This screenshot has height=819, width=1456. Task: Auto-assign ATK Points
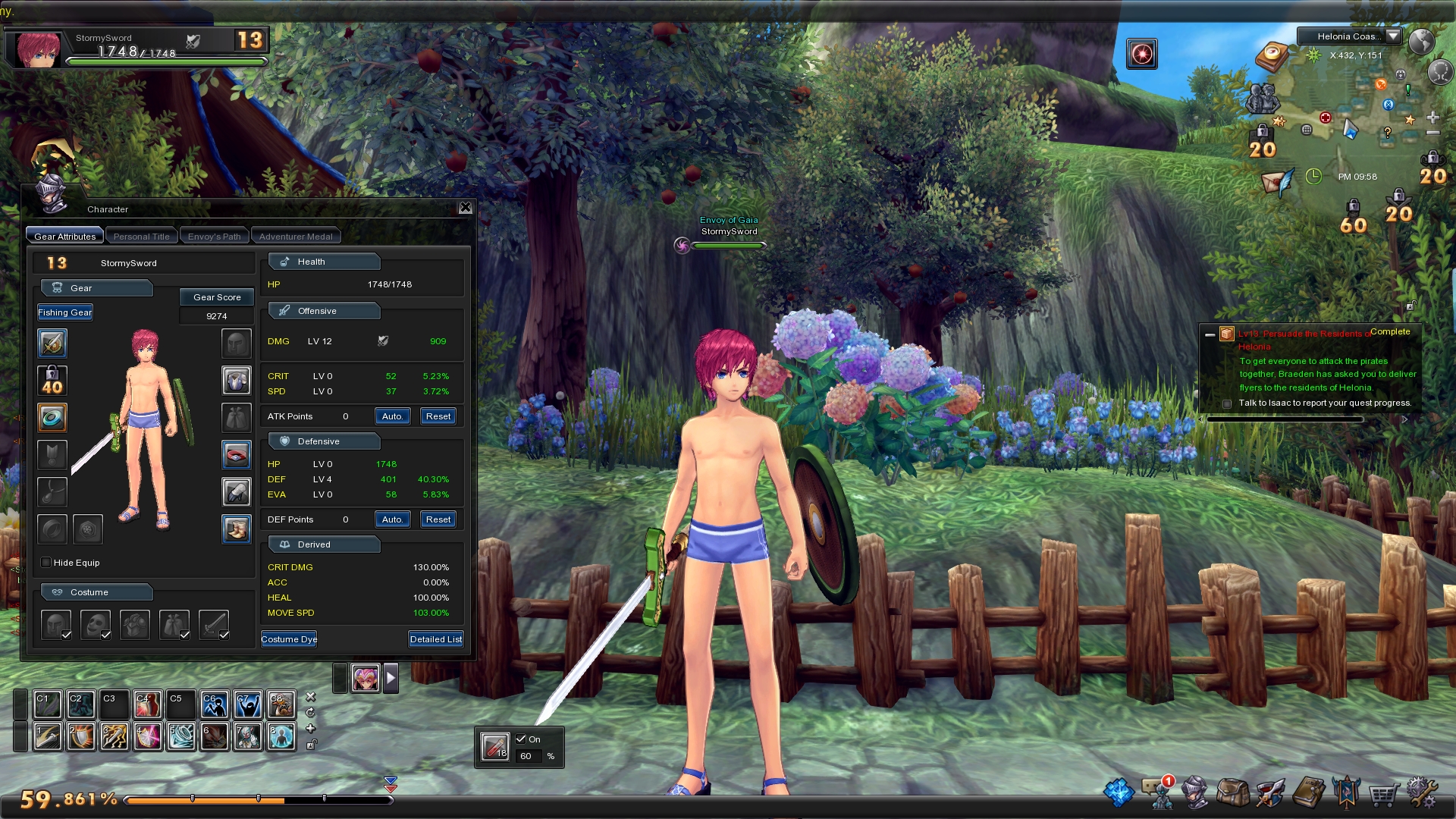point(392,416)
